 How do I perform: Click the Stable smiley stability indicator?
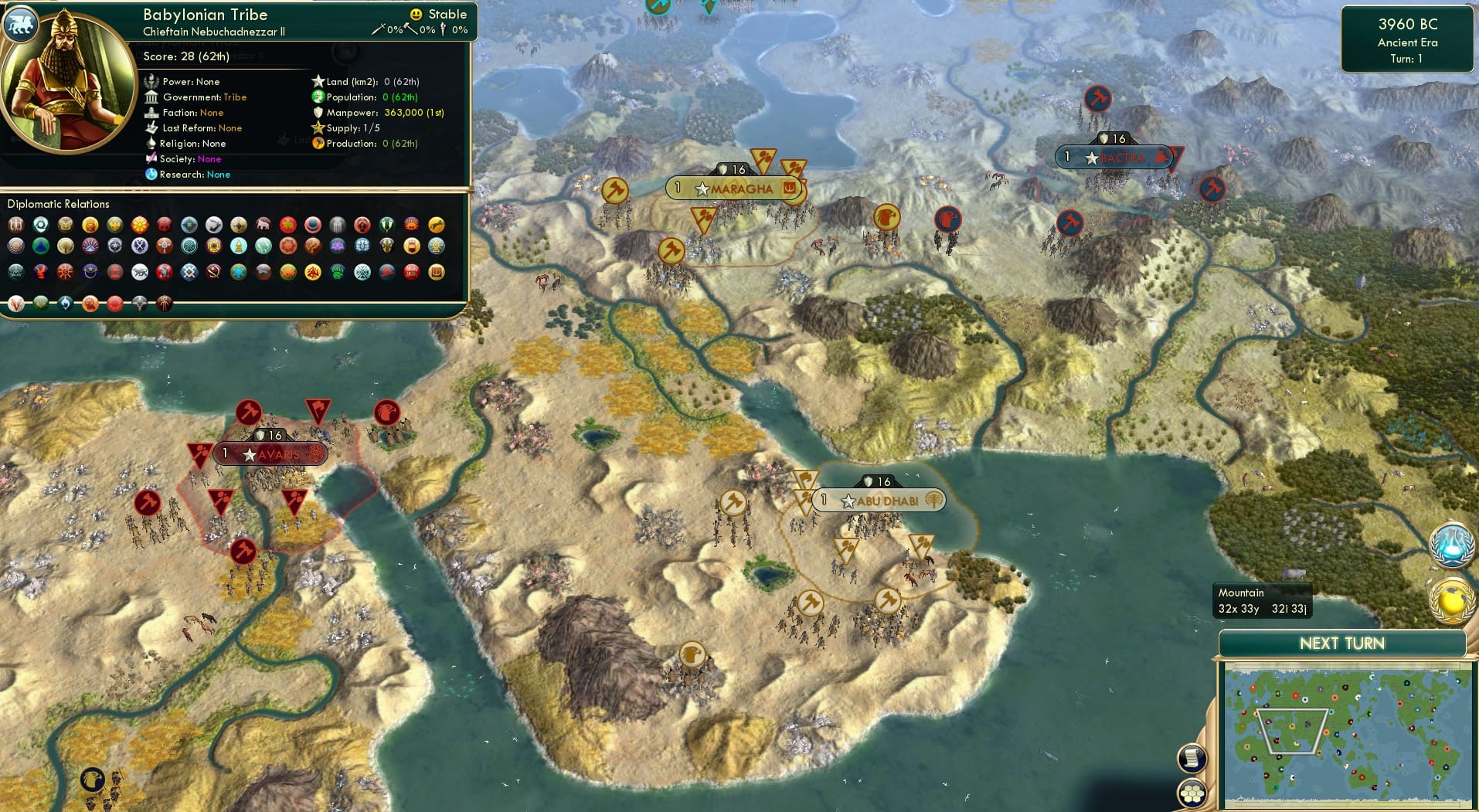(416, 13)
